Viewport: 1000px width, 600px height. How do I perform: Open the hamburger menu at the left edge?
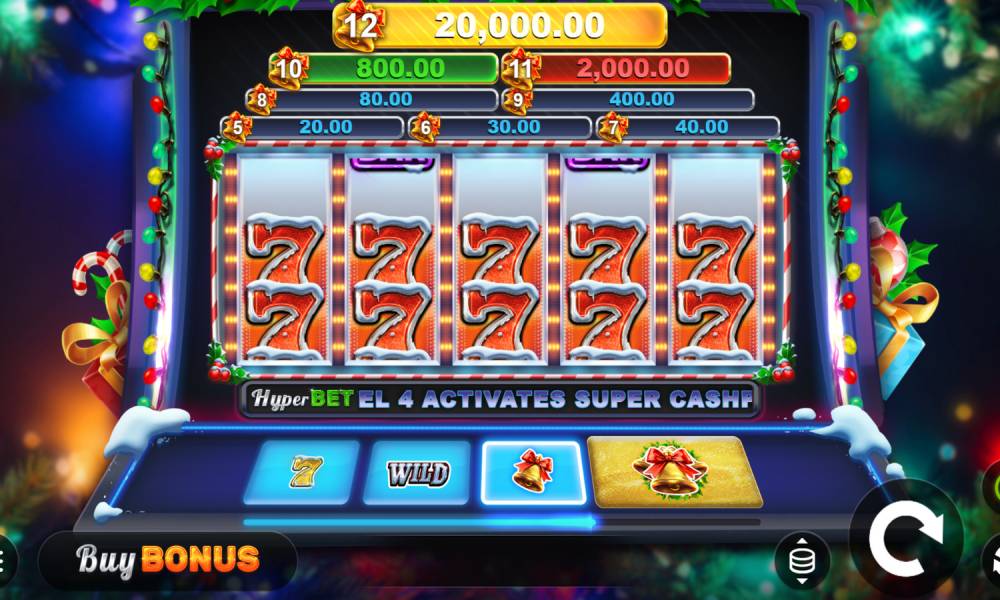pos(4,559)
